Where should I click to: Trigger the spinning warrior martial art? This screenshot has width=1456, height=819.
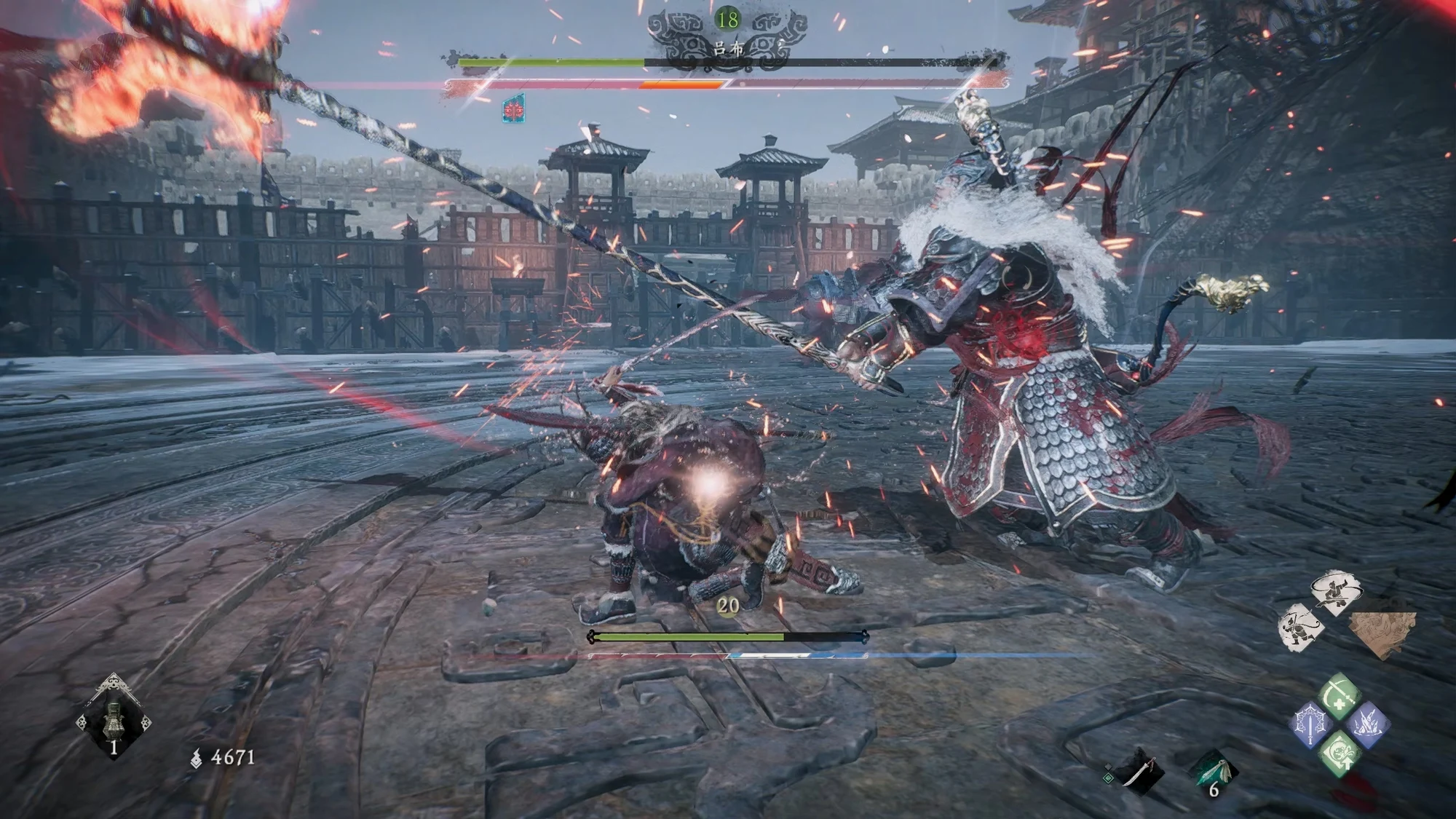(1336, 591)
